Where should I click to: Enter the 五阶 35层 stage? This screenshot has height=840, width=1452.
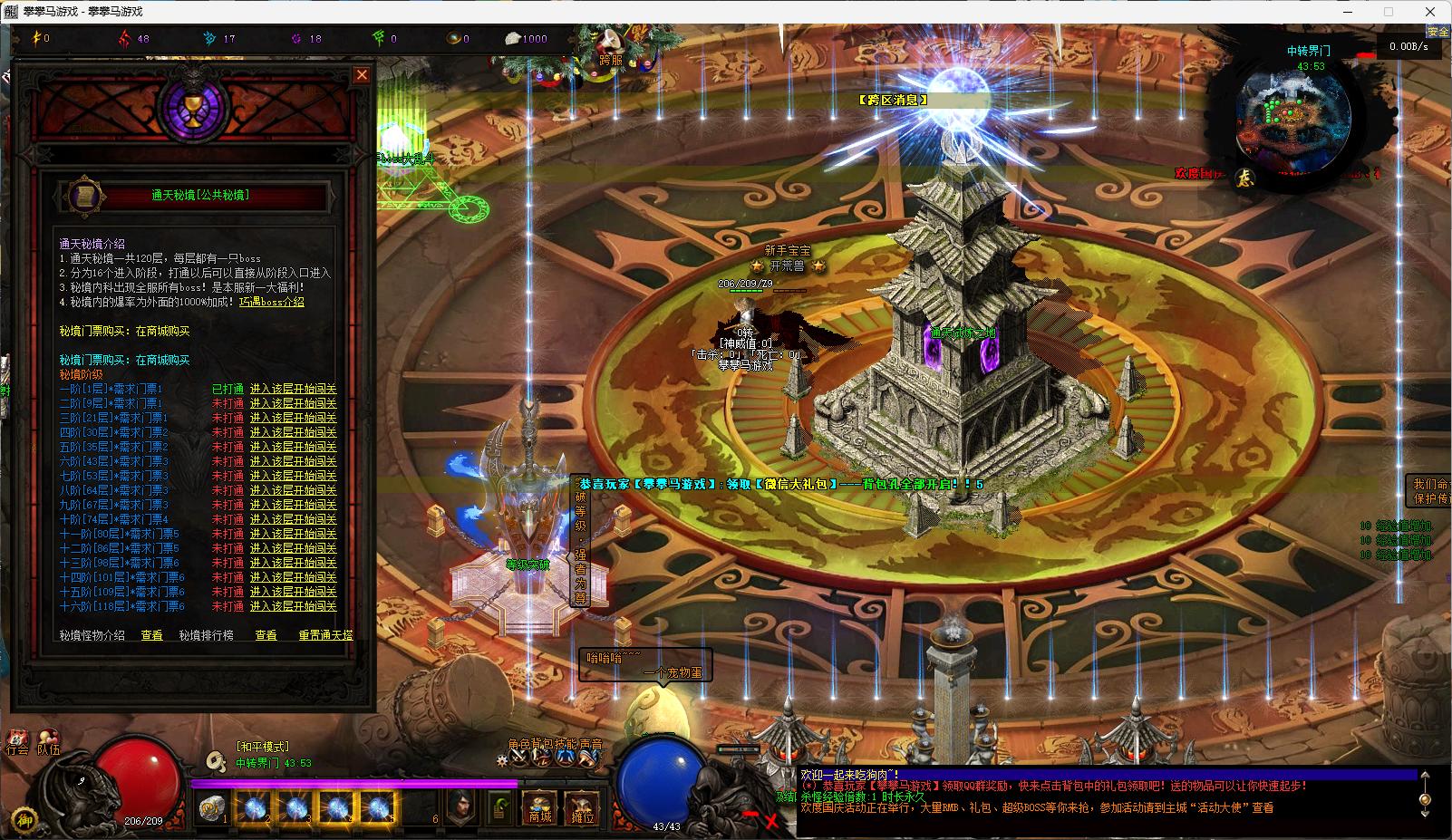point(293,447)
